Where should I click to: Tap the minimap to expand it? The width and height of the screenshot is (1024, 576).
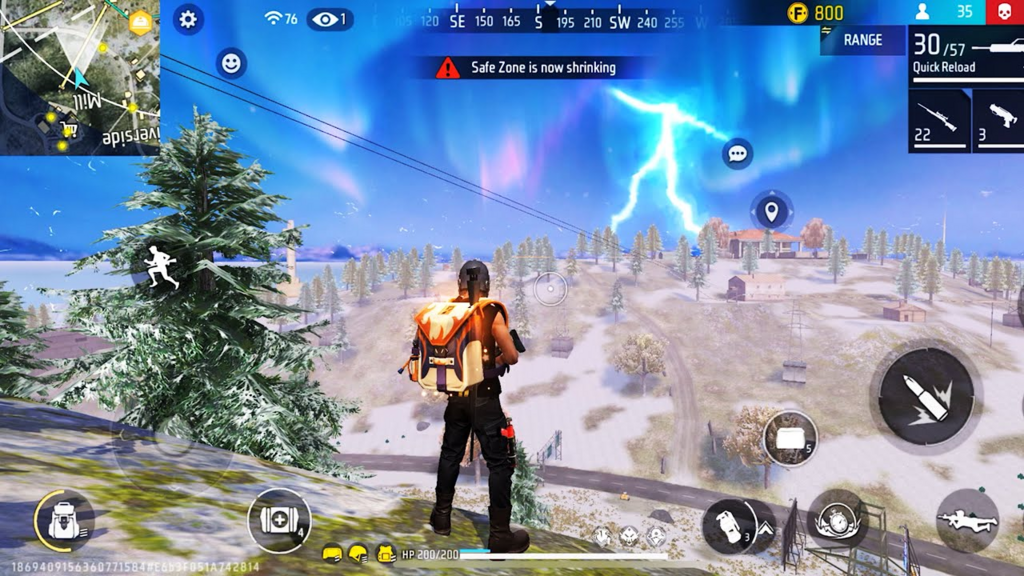[80, 77]
